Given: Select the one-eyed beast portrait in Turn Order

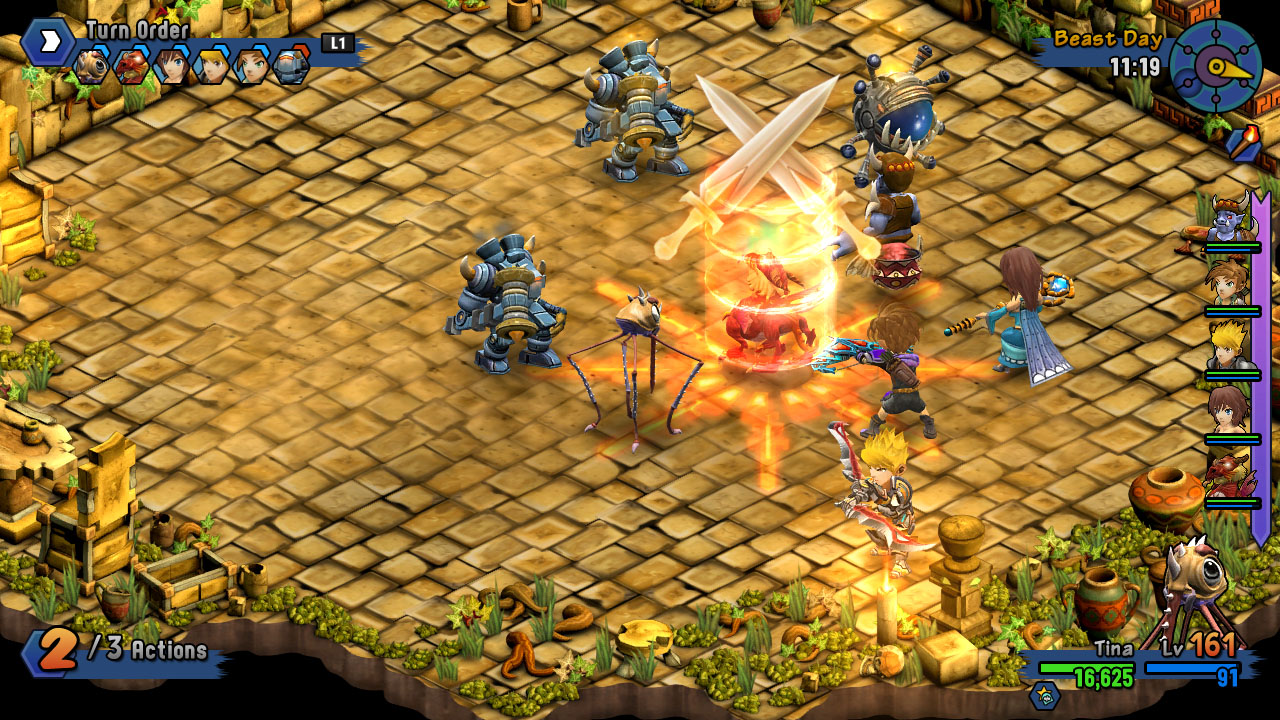Looking at the screenshot, I should 90,66.
